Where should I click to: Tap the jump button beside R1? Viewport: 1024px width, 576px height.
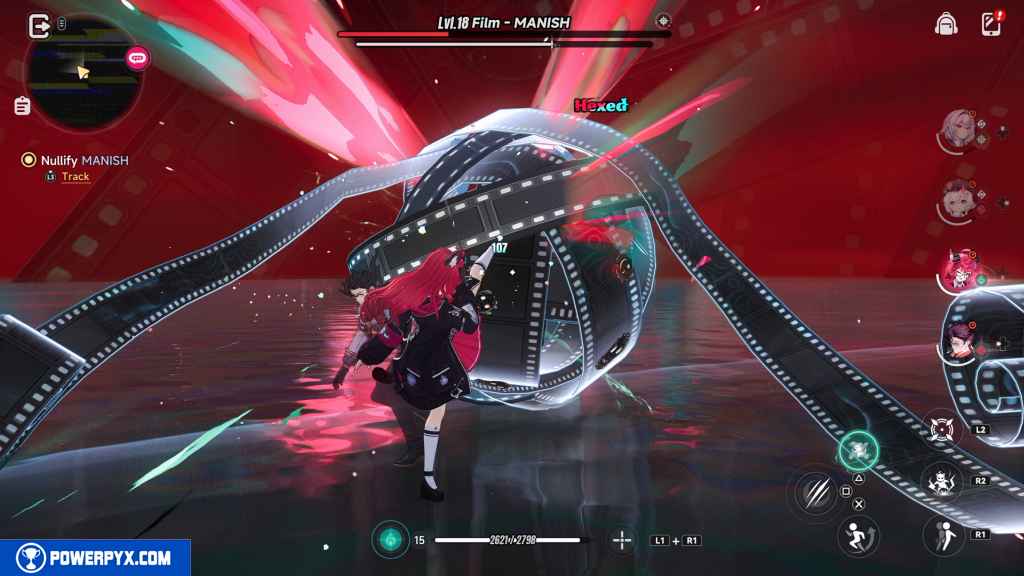(943, 534)
